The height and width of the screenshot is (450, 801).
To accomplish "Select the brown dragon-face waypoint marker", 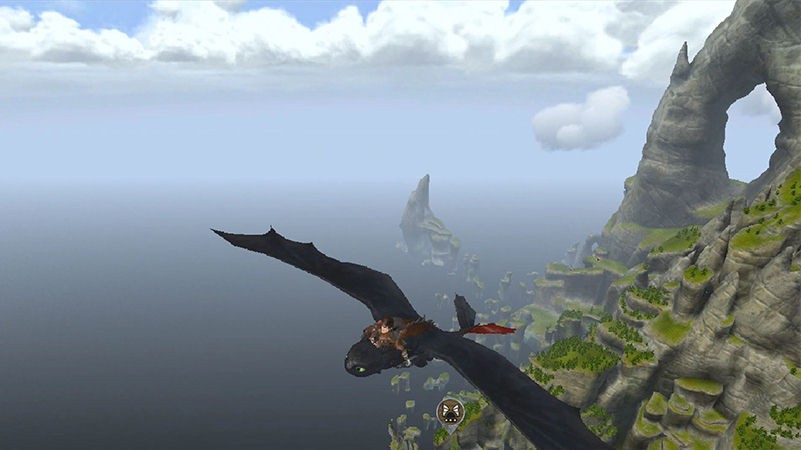I will 451,409.
